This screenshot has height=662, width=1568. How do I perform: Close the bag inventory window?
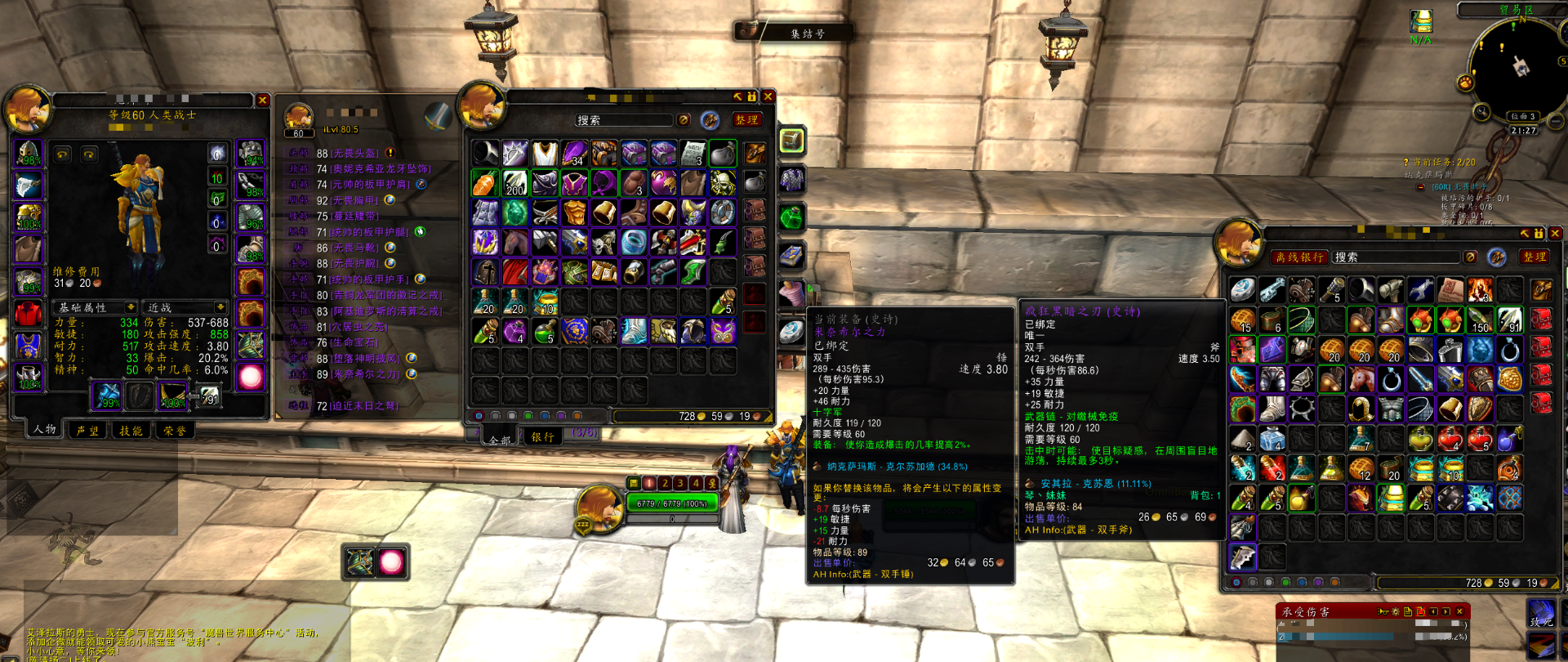pos(768,96)
